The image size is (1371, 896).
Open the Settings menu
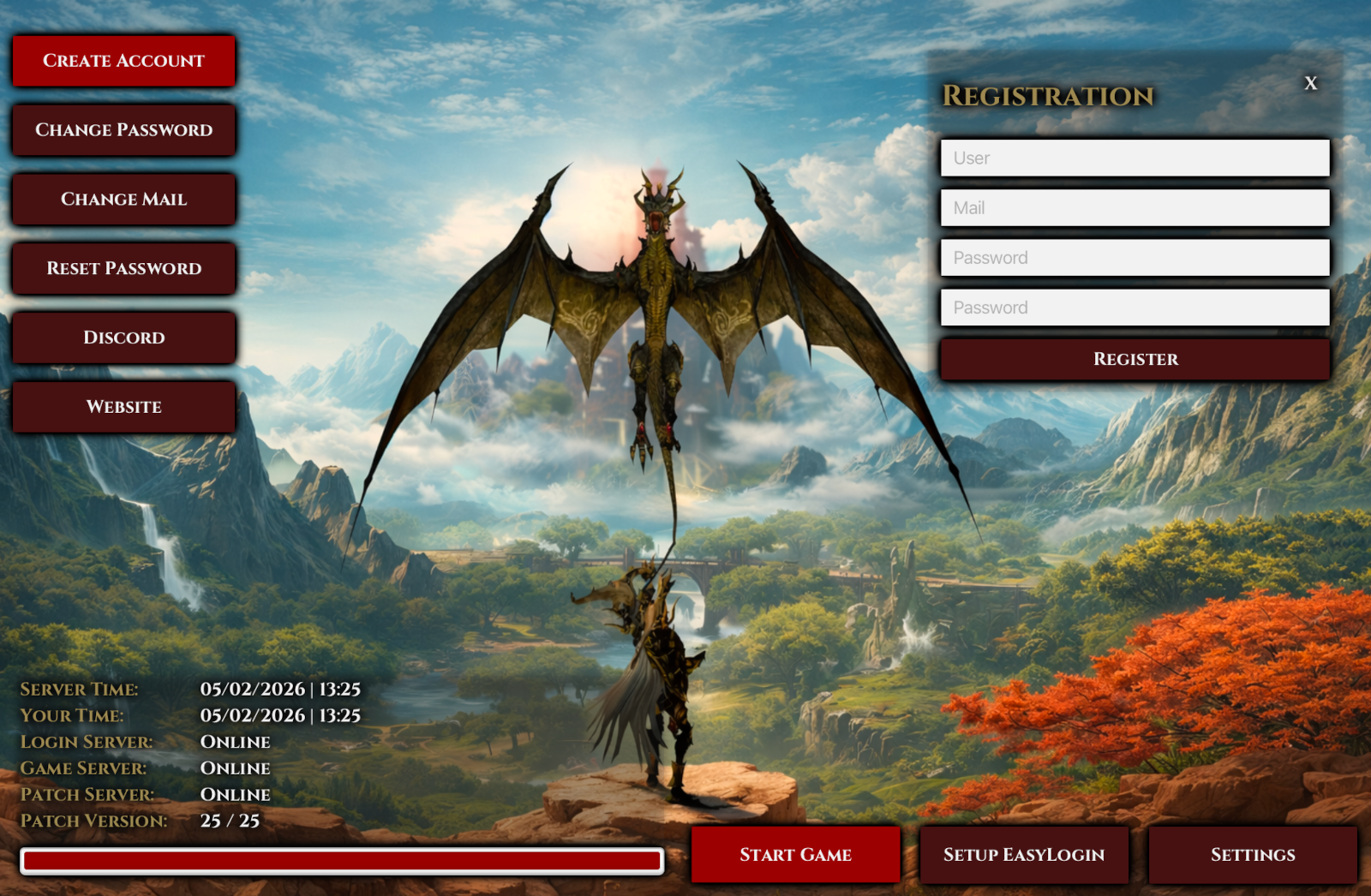point(1253,855)
